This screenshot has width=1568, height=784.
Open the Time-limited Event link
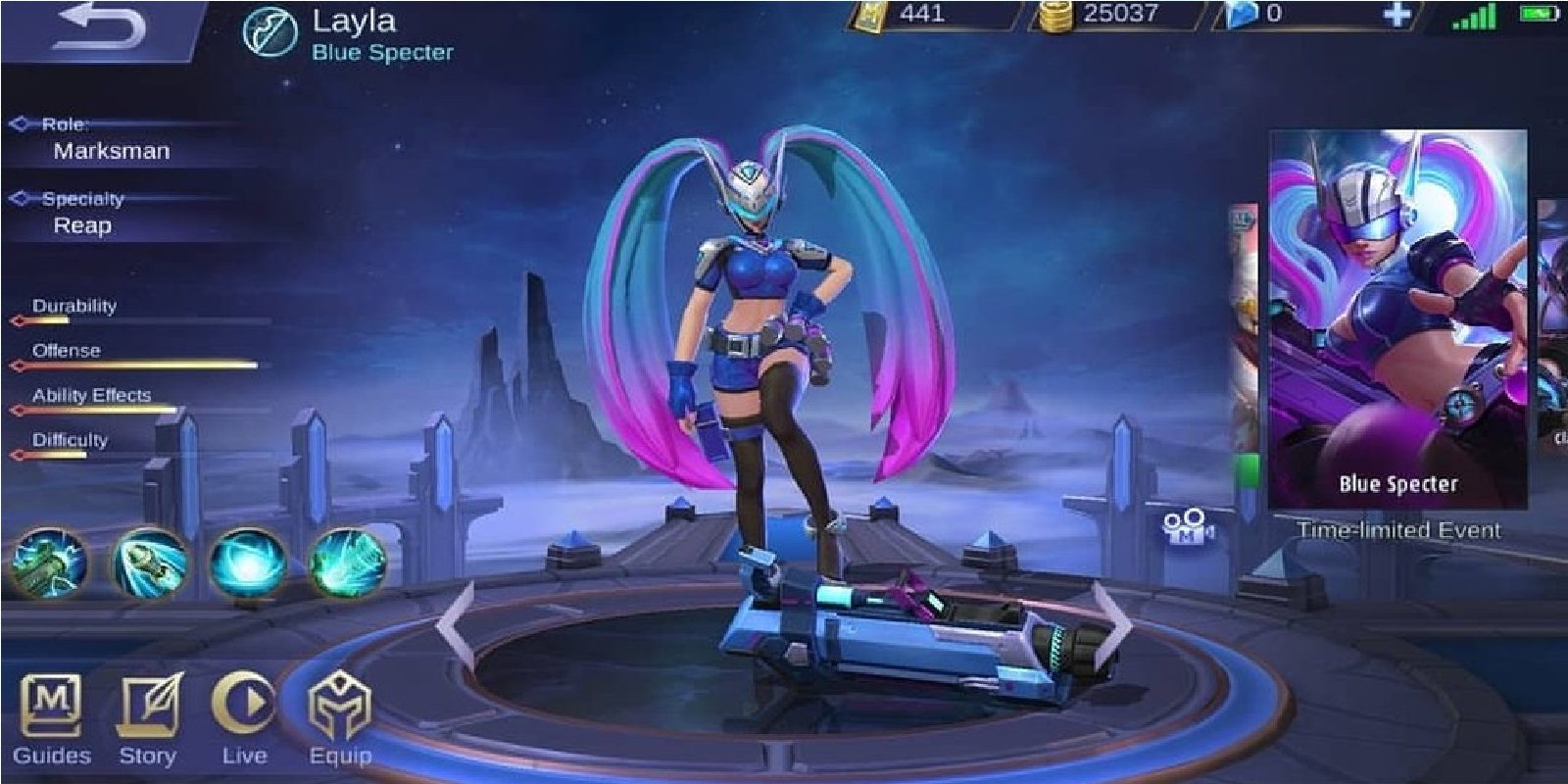pos(1399,529)
